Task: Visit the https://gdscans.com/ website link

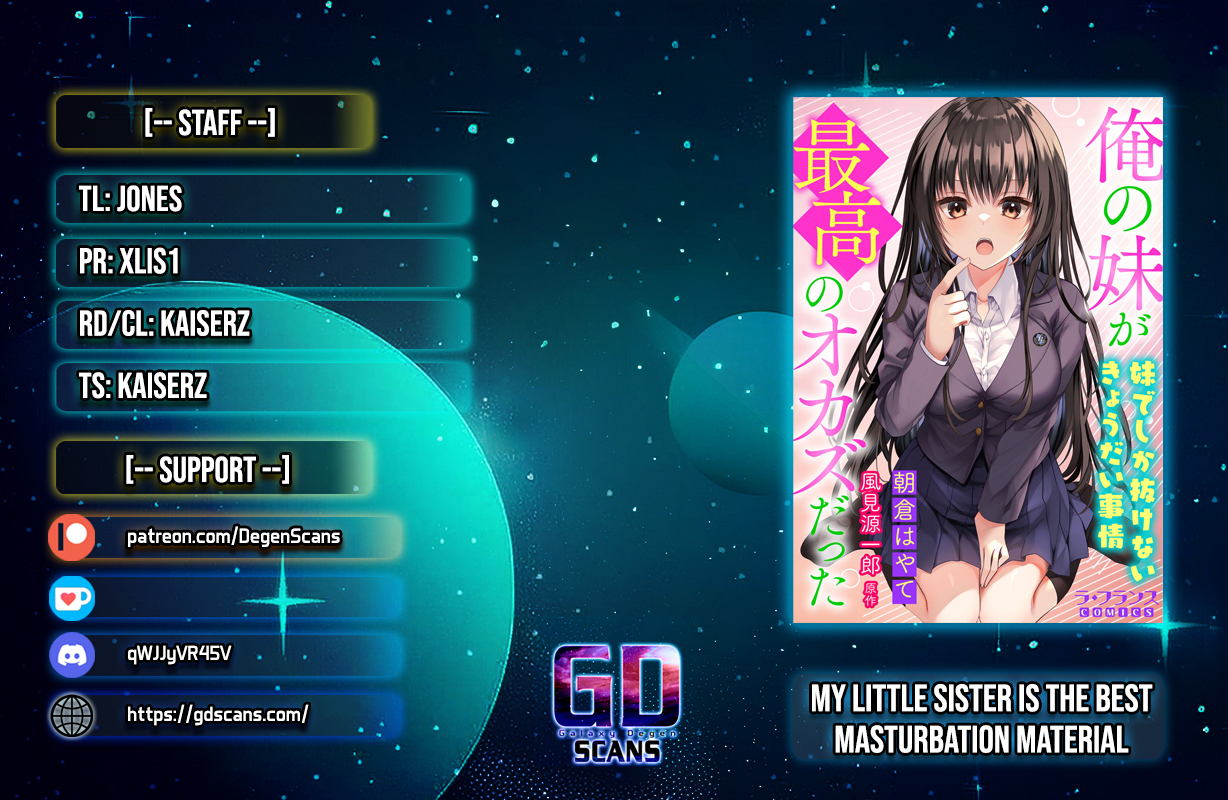Action: [218, 714]
